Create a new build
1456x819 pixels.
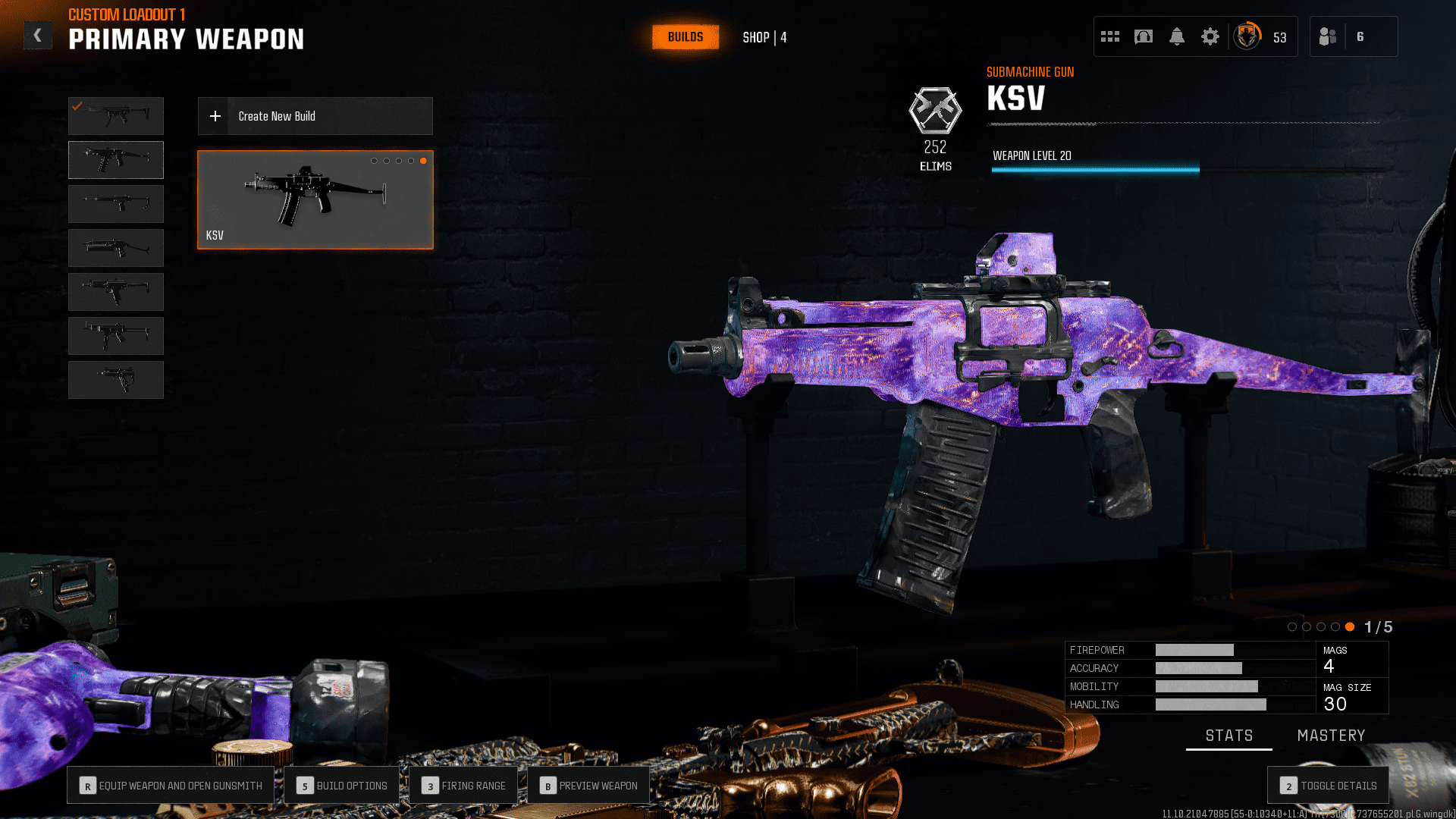coord(315,116)
